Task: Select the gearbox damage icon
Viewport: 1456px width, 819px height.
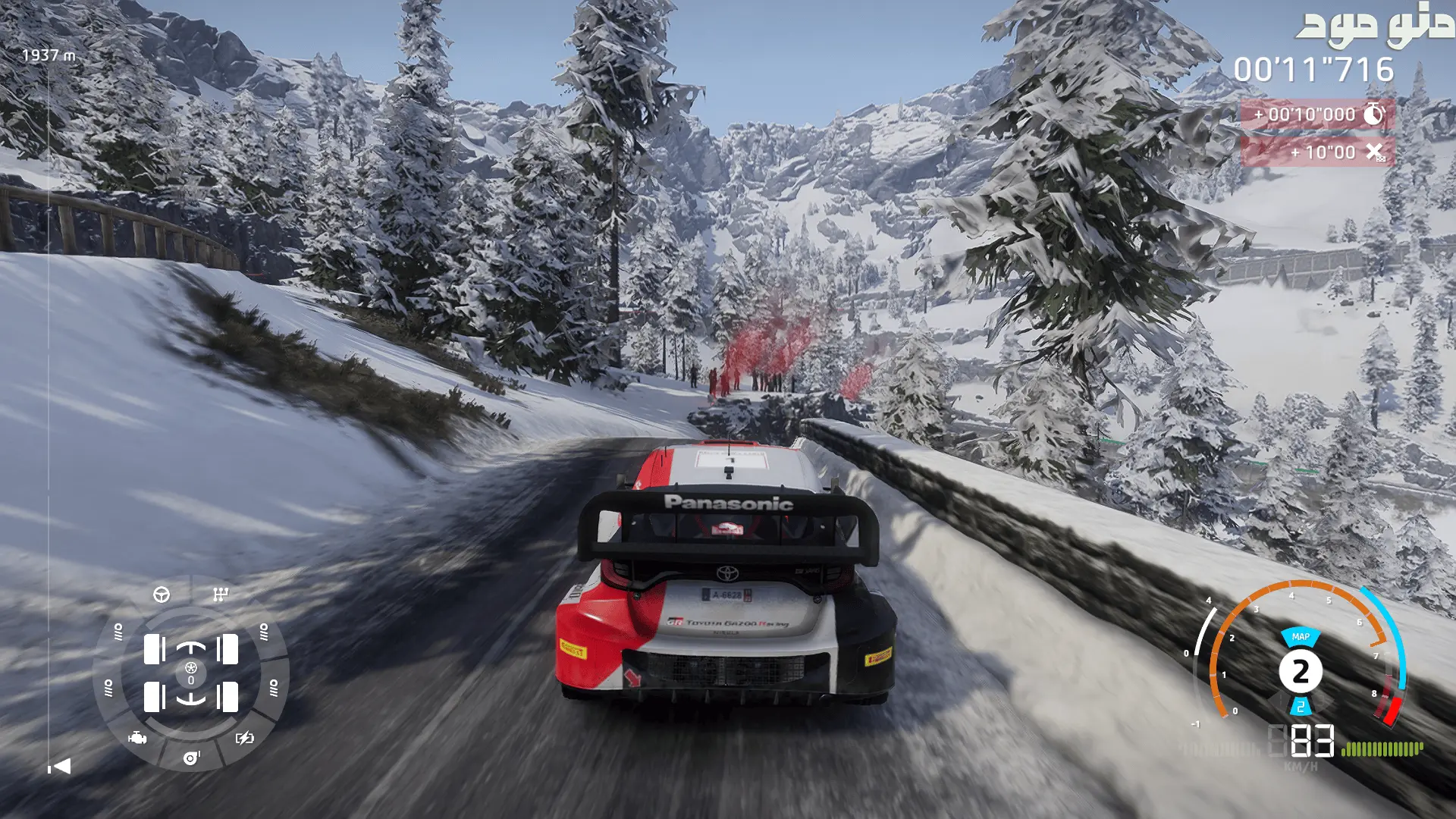Action: pos(221,595)
